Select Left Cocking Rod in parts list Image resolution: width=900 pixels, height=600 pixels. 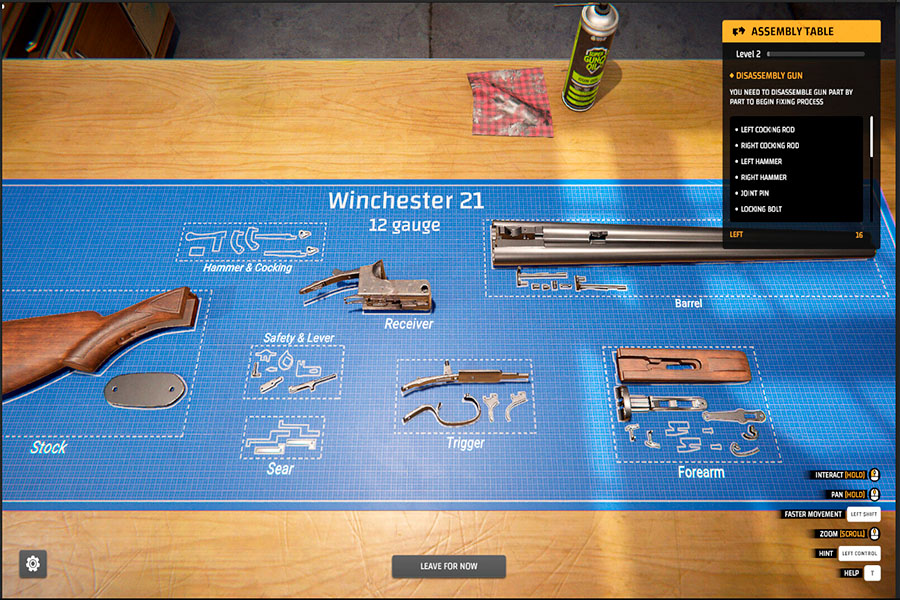tap(768, 130)
